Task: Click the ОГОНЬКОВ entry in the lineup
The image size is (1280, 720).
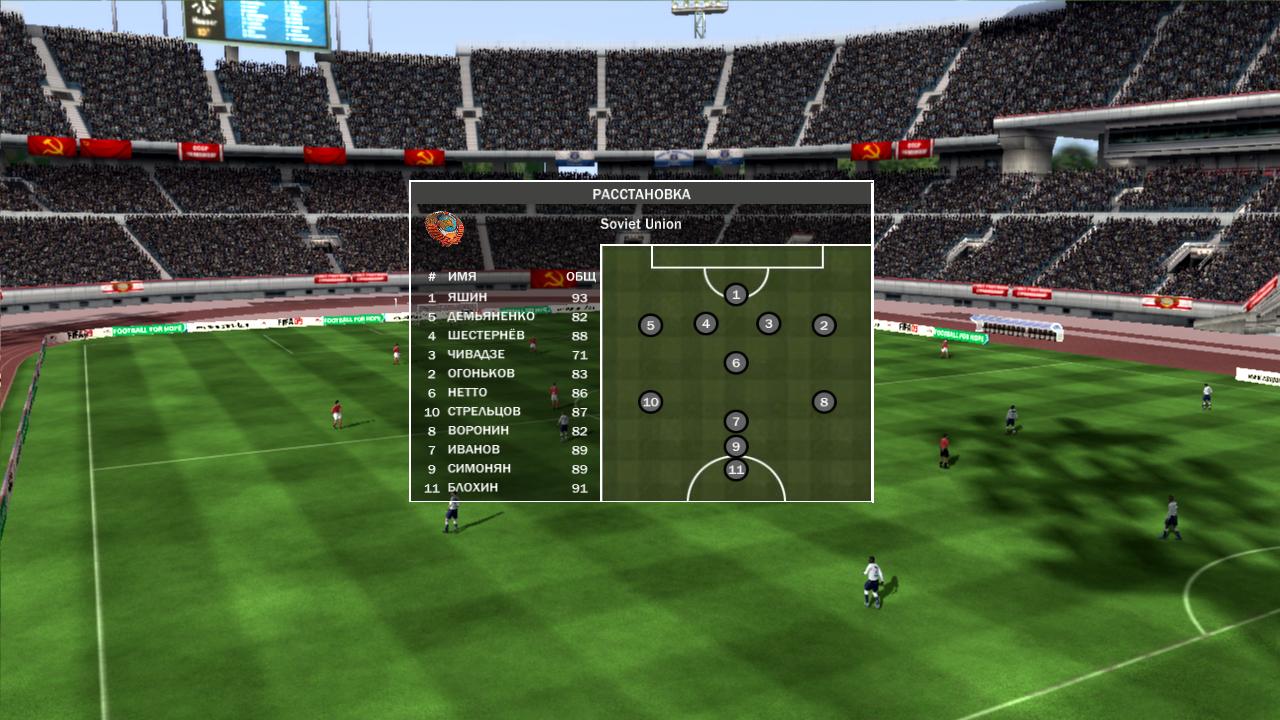Action: (x=505, y=373)
